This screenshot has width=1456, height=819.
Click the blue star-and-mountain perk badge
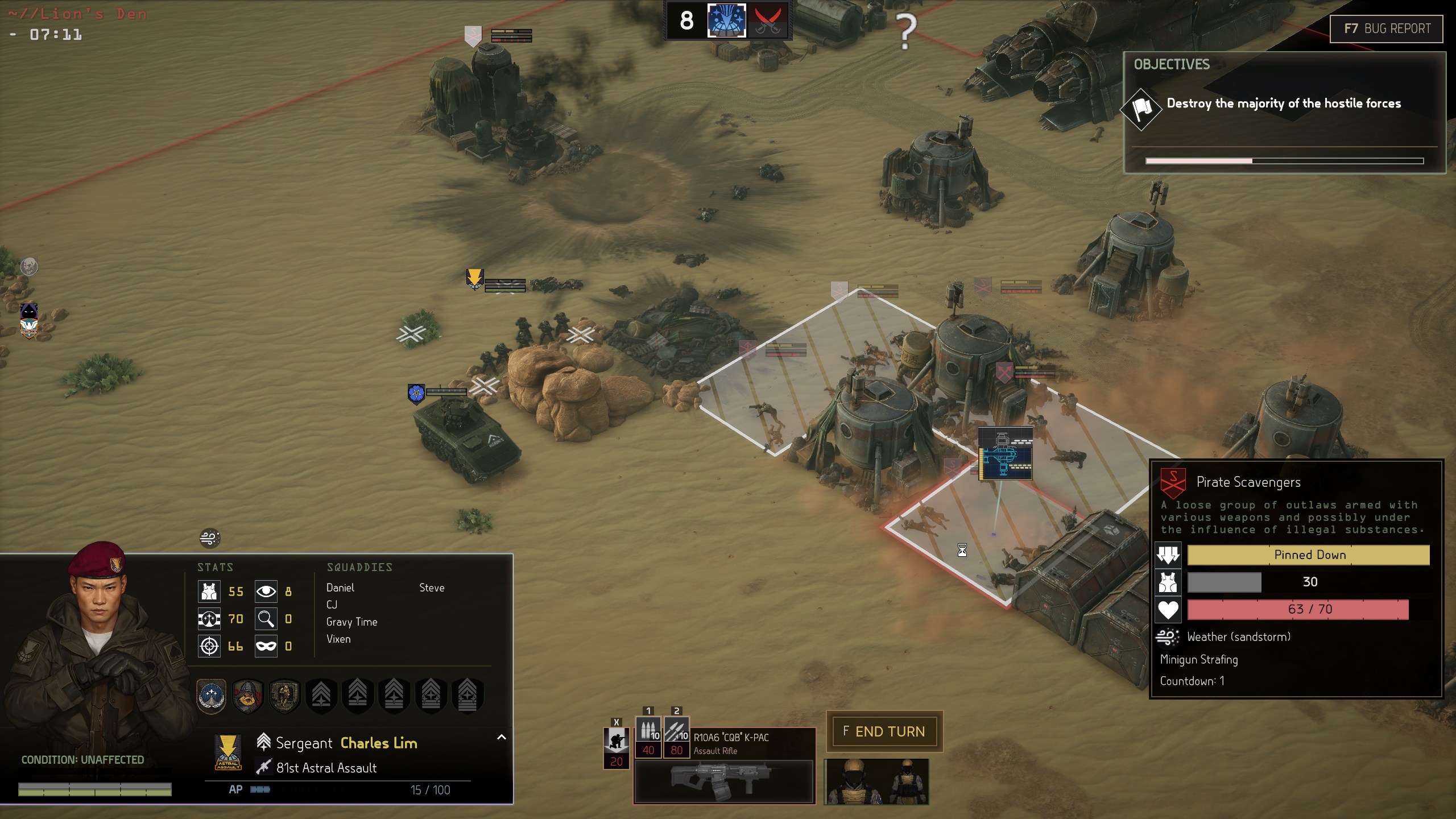click(212, 694)
